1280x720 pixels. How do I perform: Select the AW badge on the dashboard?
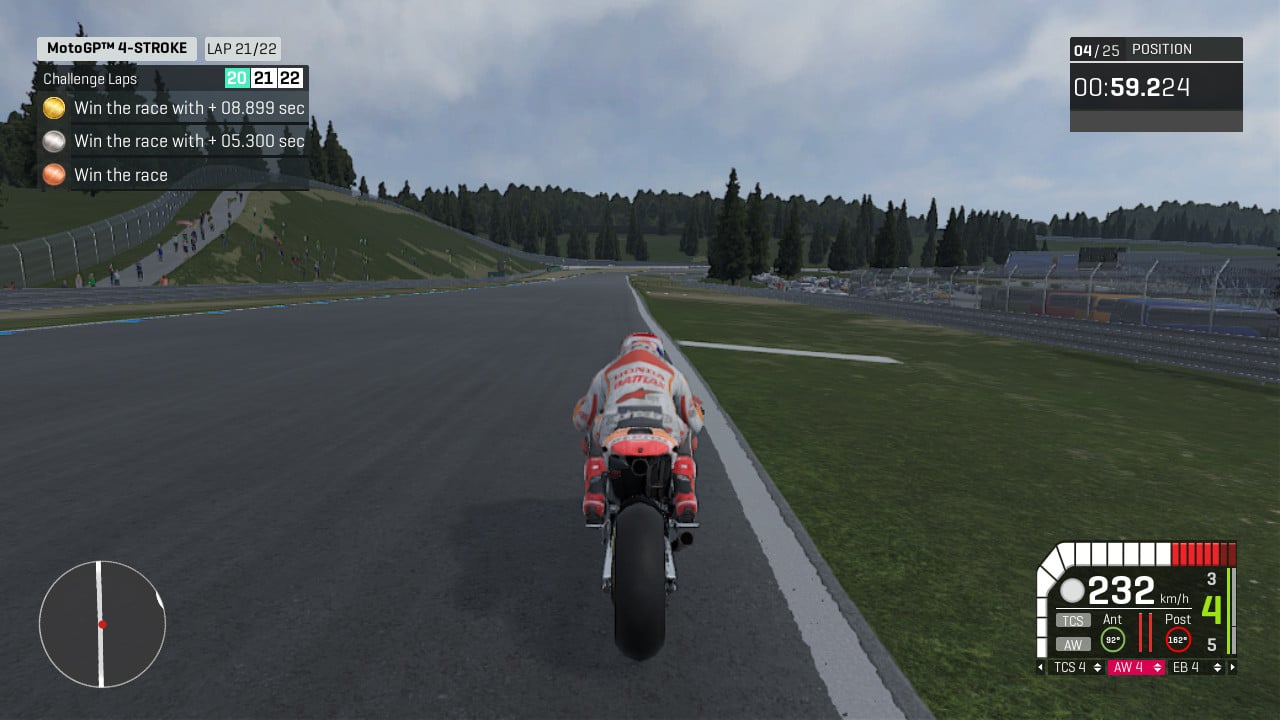point(1072,644)
